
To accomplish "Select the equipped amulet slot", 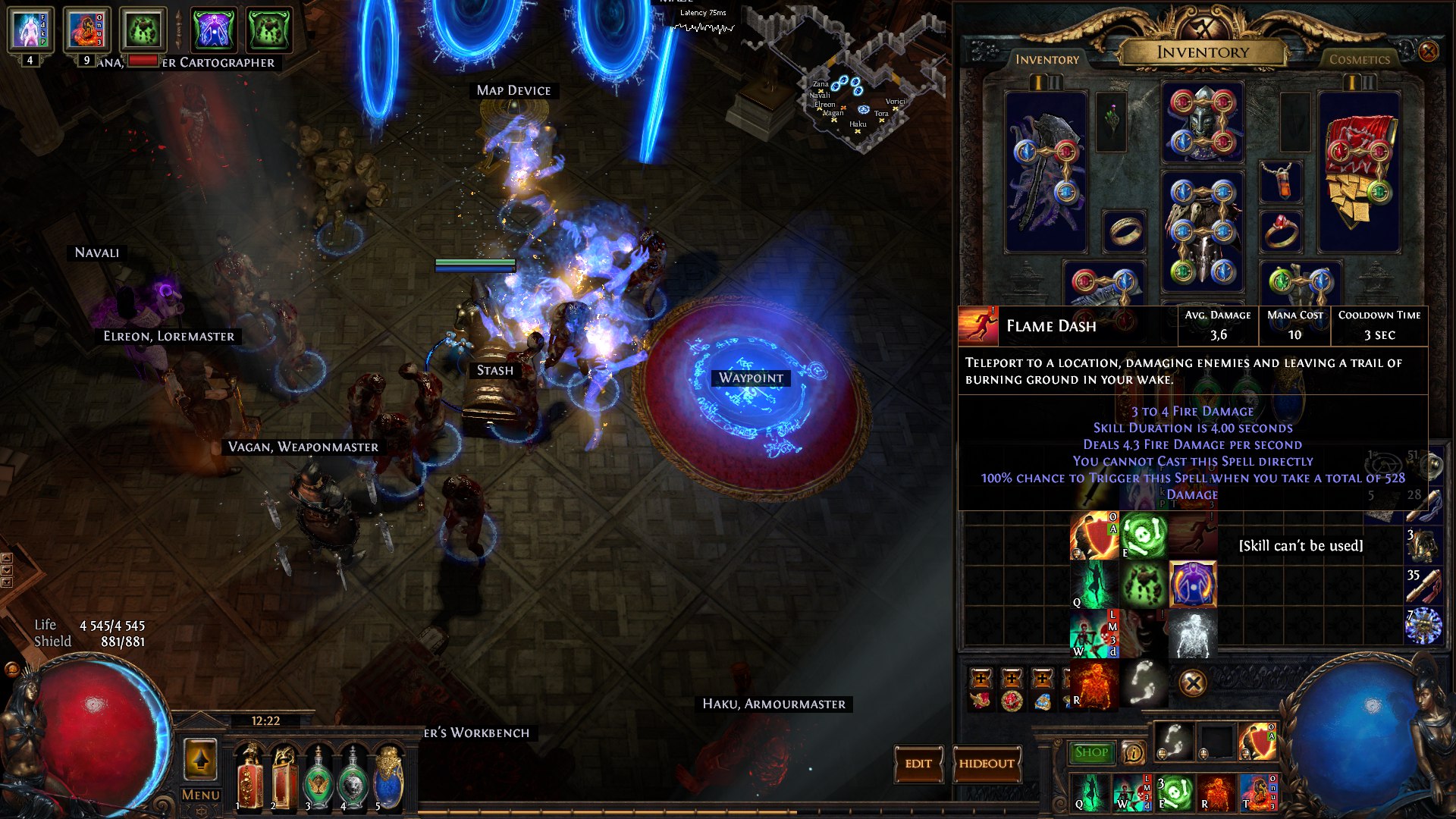I will pos(1281,182).
